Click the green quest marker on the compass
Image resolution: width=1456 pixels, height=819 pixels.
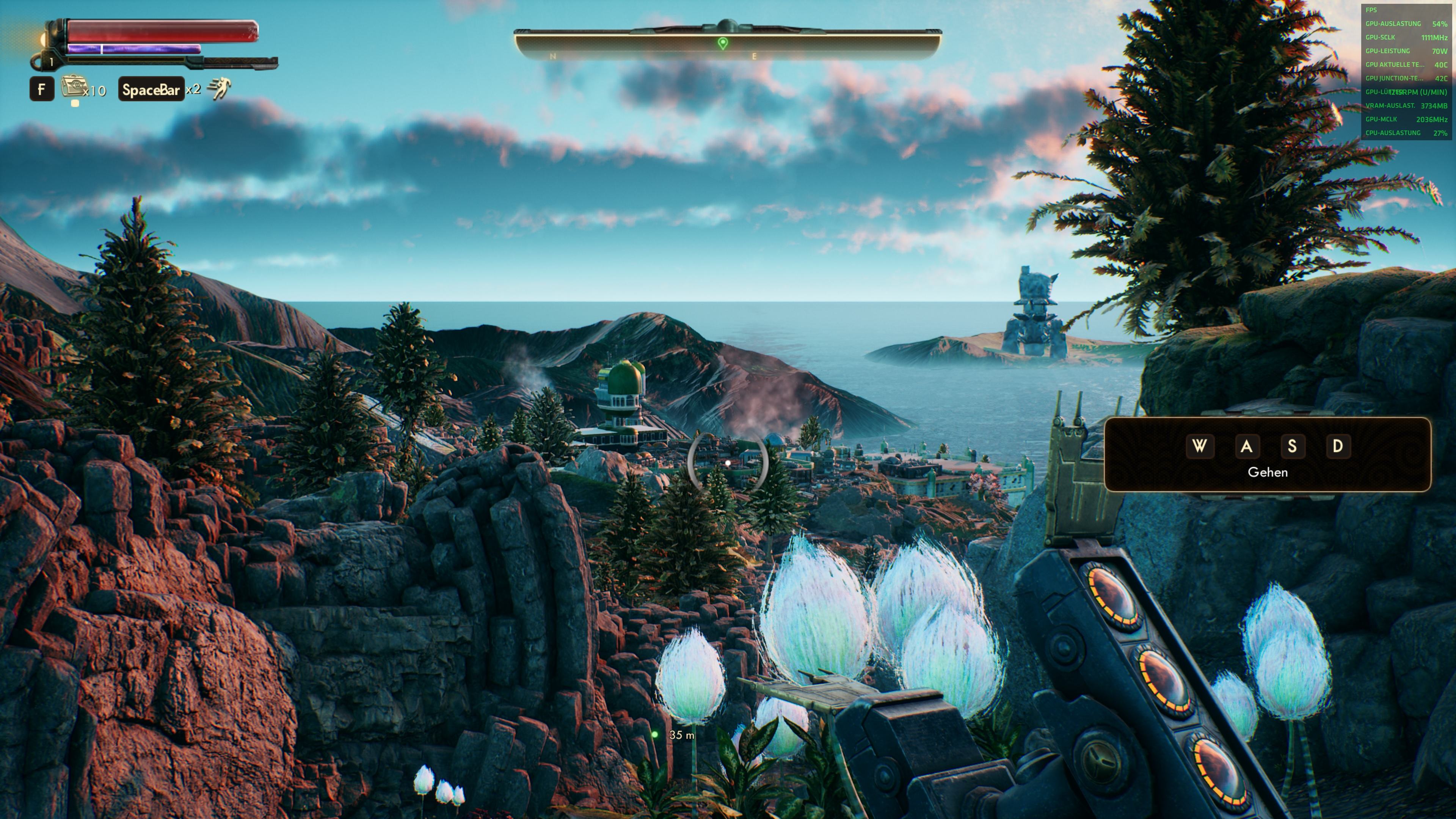tap(722, 43)
